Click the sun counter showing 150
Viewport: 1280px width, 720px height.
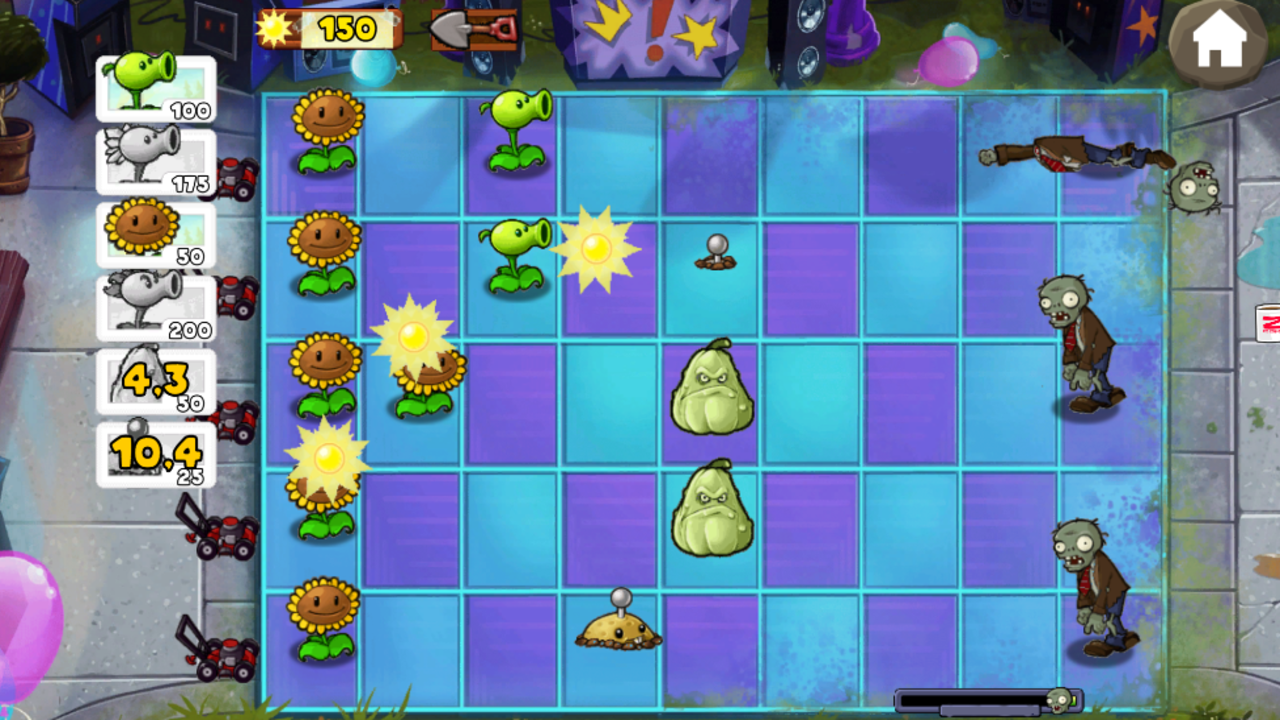pos(330,28)
